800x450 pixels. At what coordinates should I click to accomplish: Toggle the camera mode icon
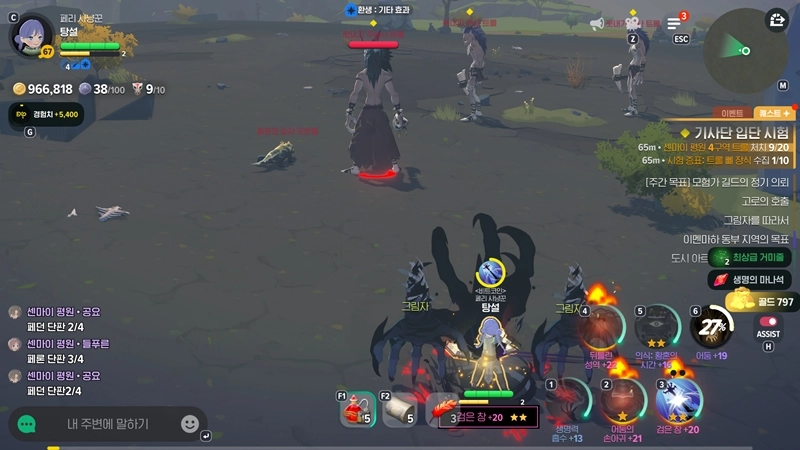click(x=632, y=23)
